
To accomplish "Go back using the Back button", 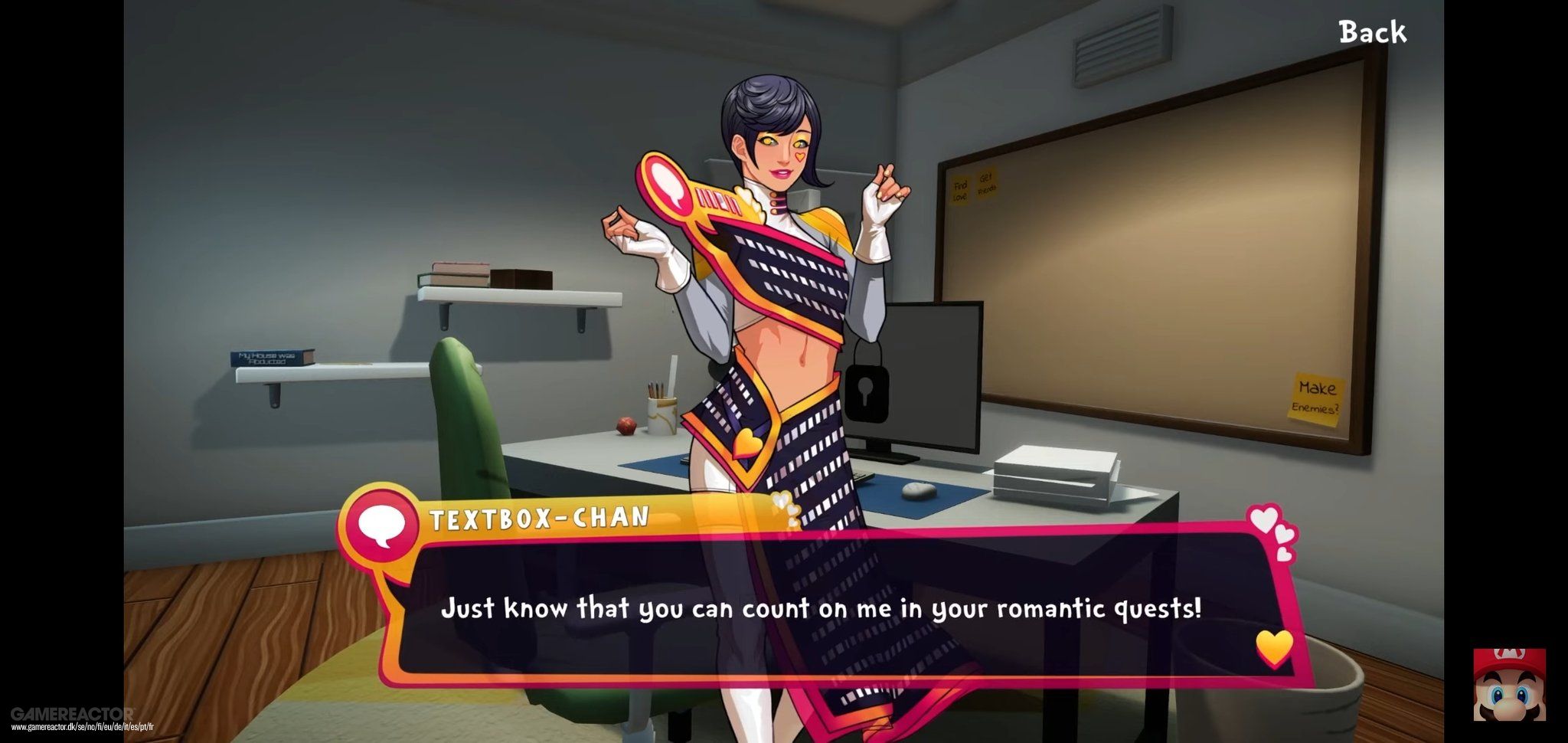I will pyautogui.click(x=1372, y=32).
